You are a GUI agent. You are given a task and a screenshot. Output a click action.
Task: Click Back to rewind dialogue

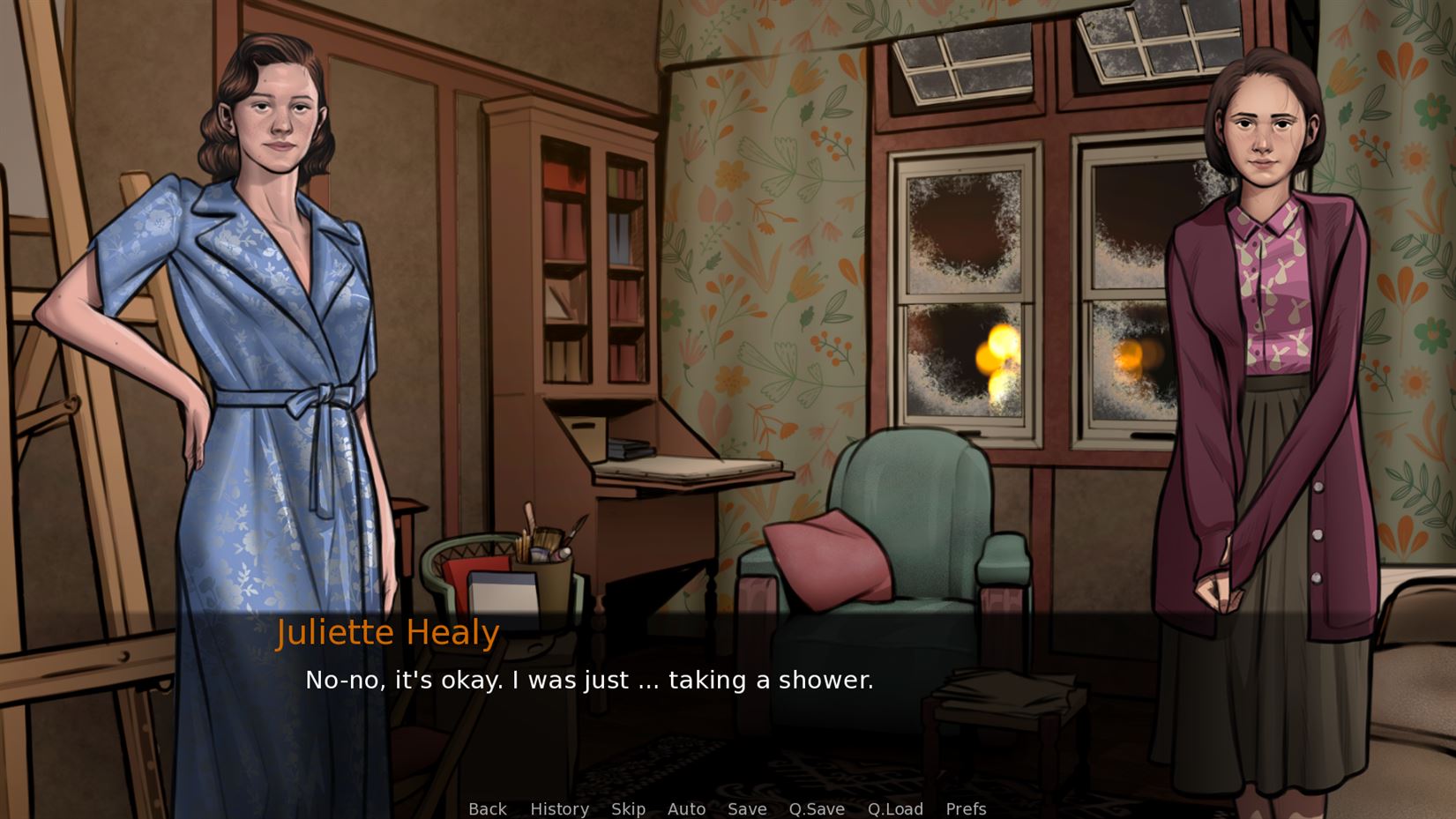[487, 809]
